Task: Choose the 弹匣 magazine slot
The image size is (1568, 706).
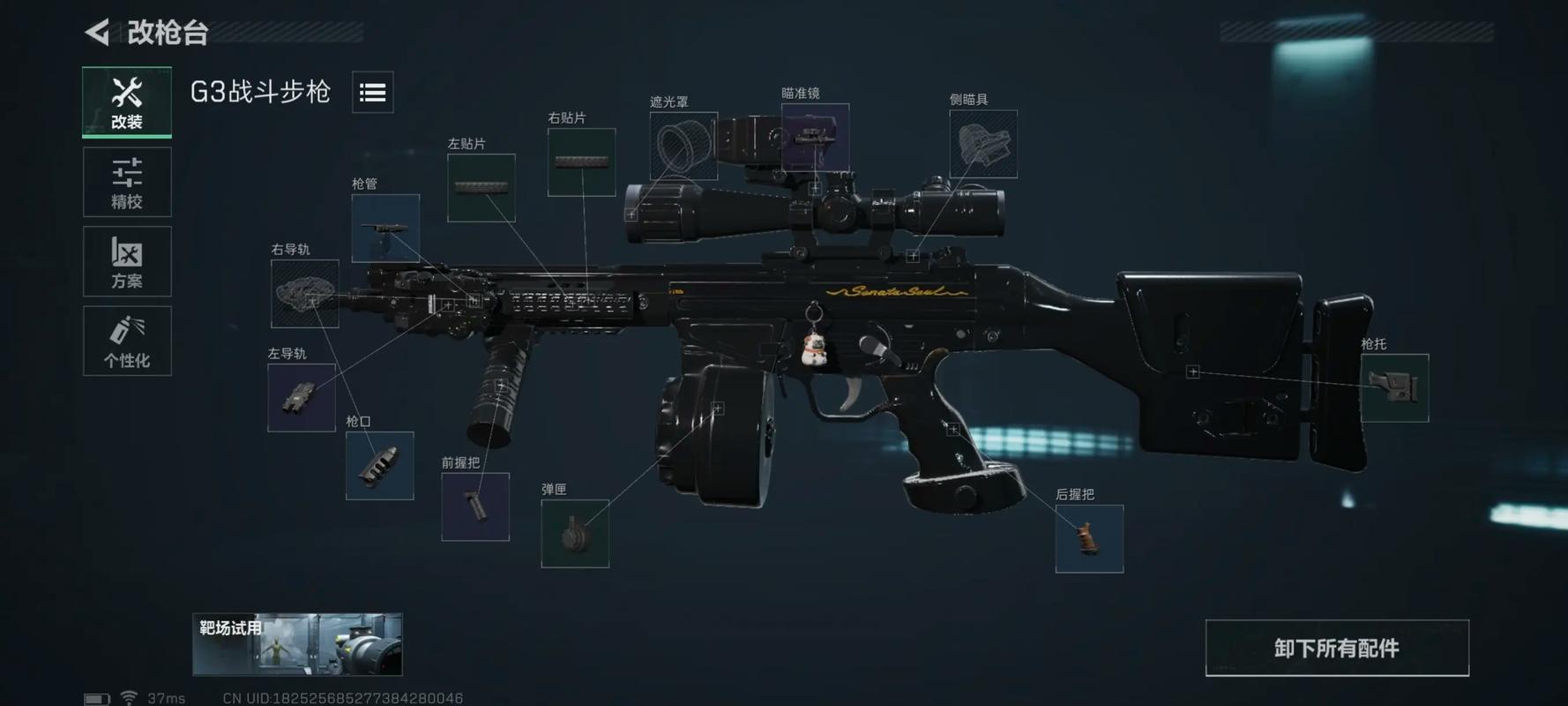Action: click(x=574, y=533)
